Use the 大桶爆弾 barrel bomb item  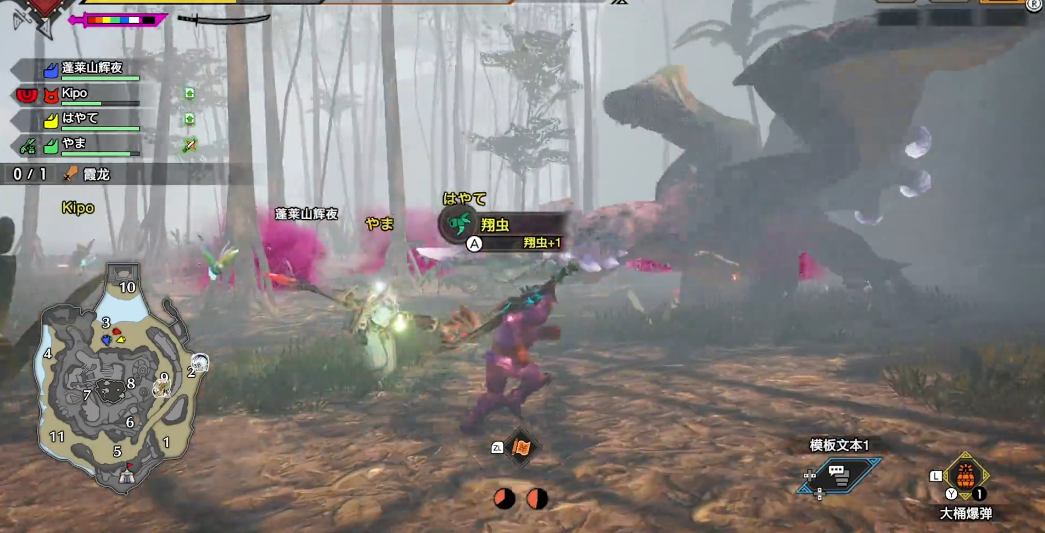tap(965, 478)
